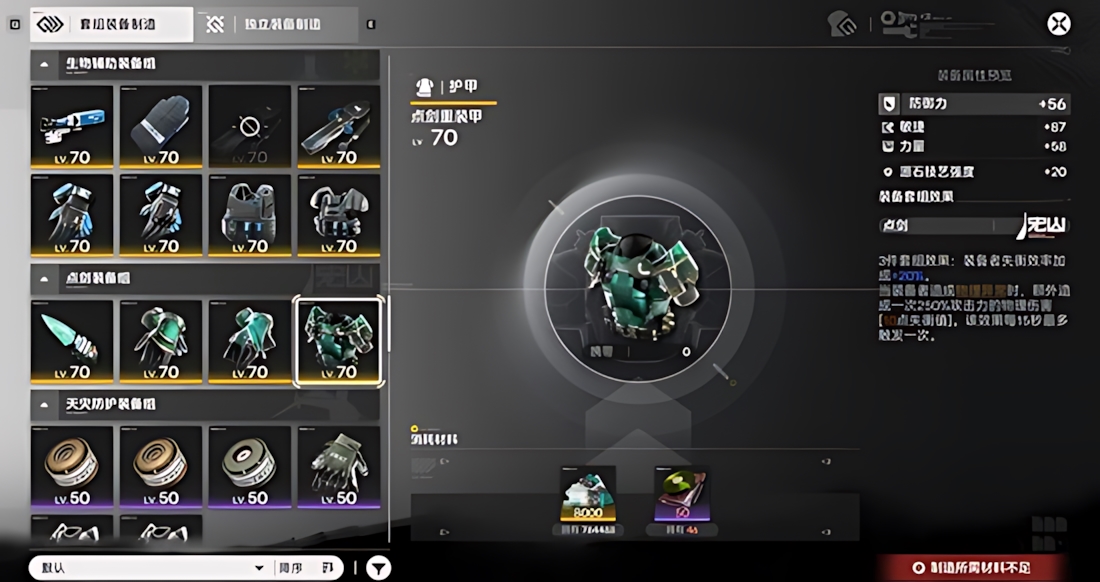
Task: Open the funnel filter button
Action: point(378,568)
